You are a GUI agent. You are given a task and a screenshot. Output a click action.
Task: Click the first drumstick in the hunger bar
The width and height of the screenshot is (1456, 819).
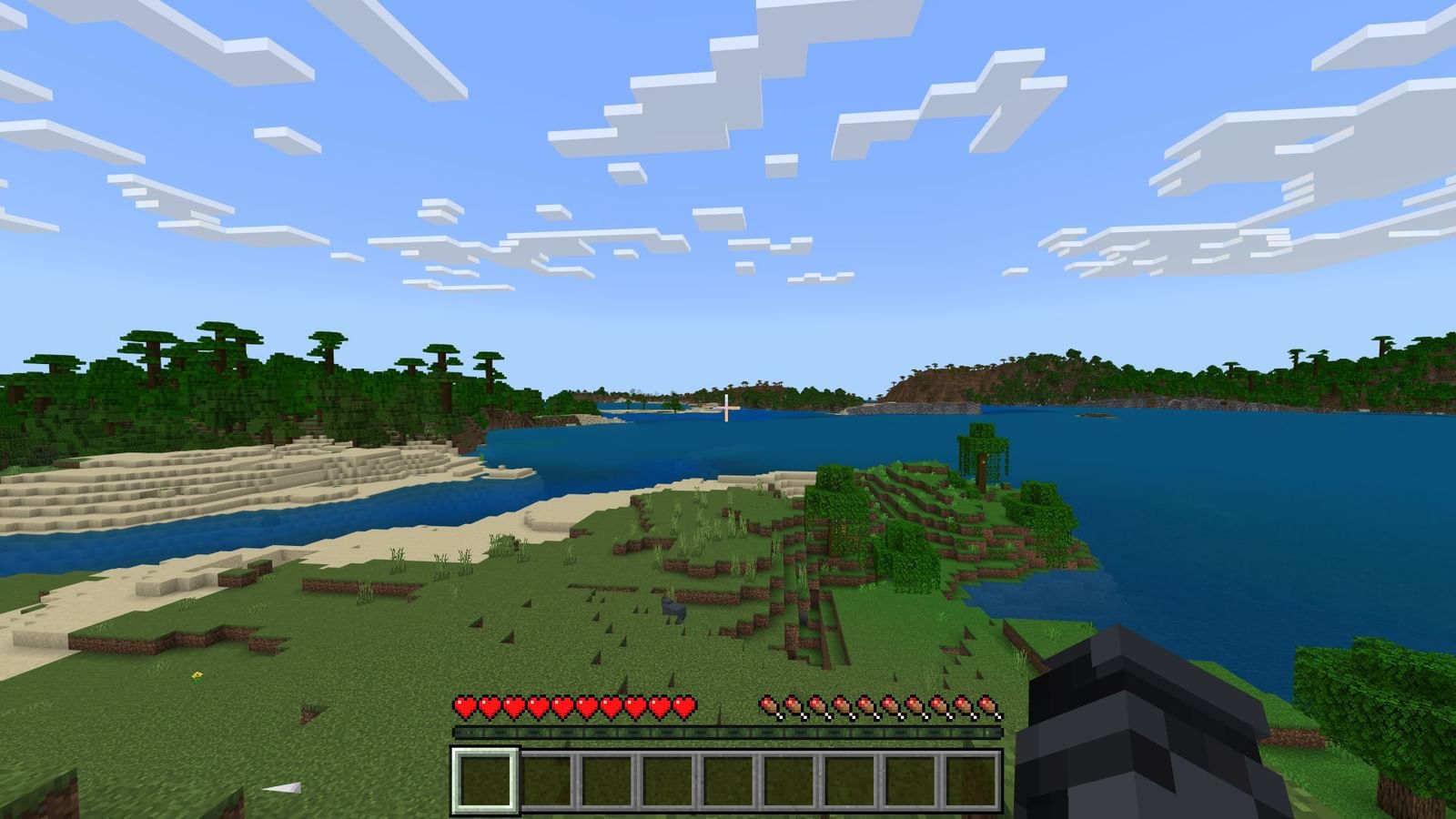(x=771, y=707)
